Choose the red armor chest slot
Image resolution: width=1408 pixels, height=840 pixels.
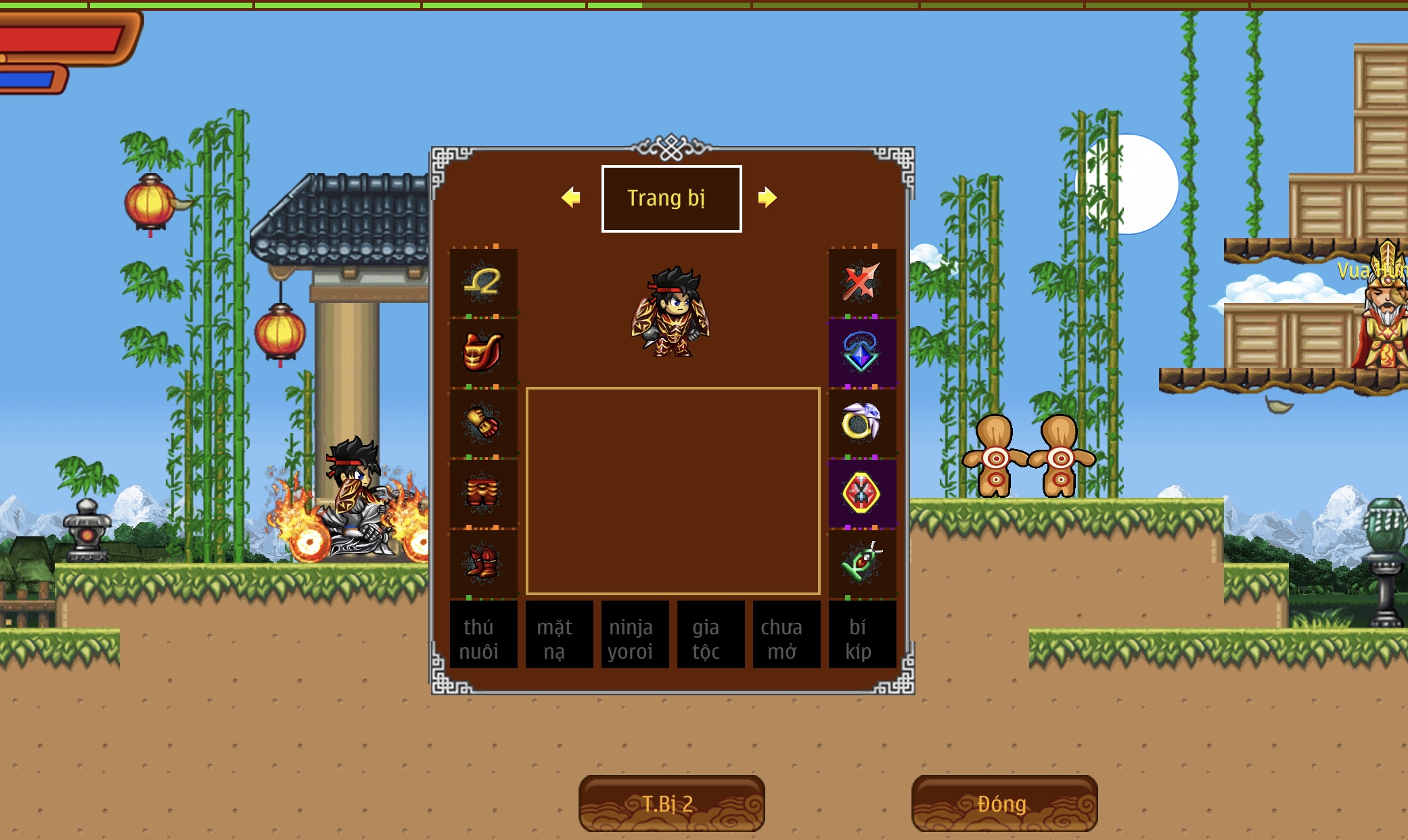(x=483, y=352)
